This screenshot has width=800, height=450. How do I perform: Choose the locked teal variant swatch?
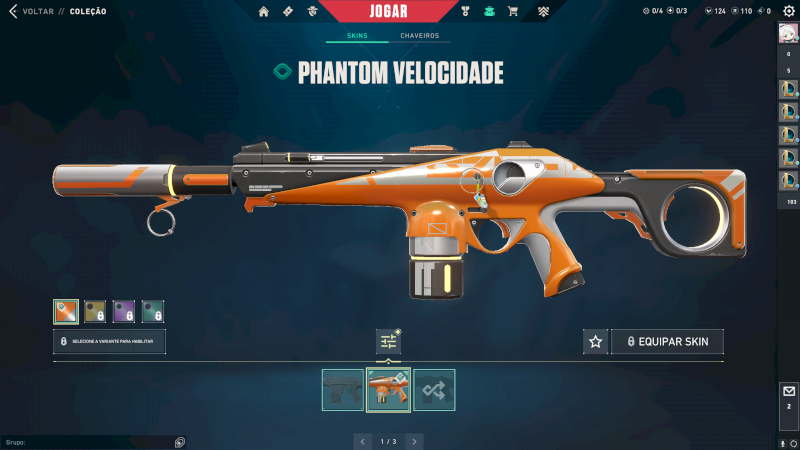[x=153, y=312]
